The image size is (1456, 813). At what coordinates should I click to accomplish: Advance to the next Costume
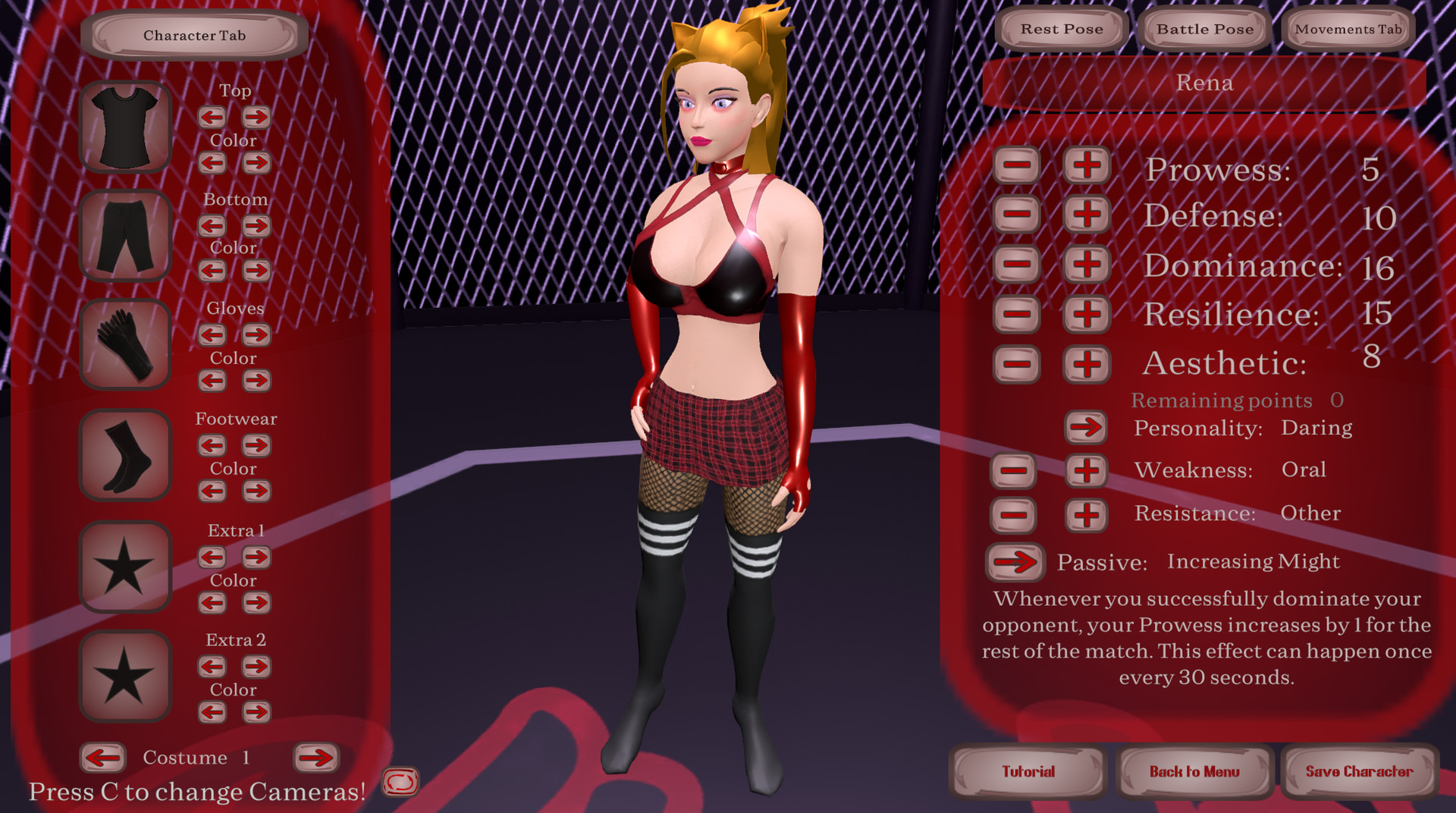pyautogui.click(x=317, y=757)
